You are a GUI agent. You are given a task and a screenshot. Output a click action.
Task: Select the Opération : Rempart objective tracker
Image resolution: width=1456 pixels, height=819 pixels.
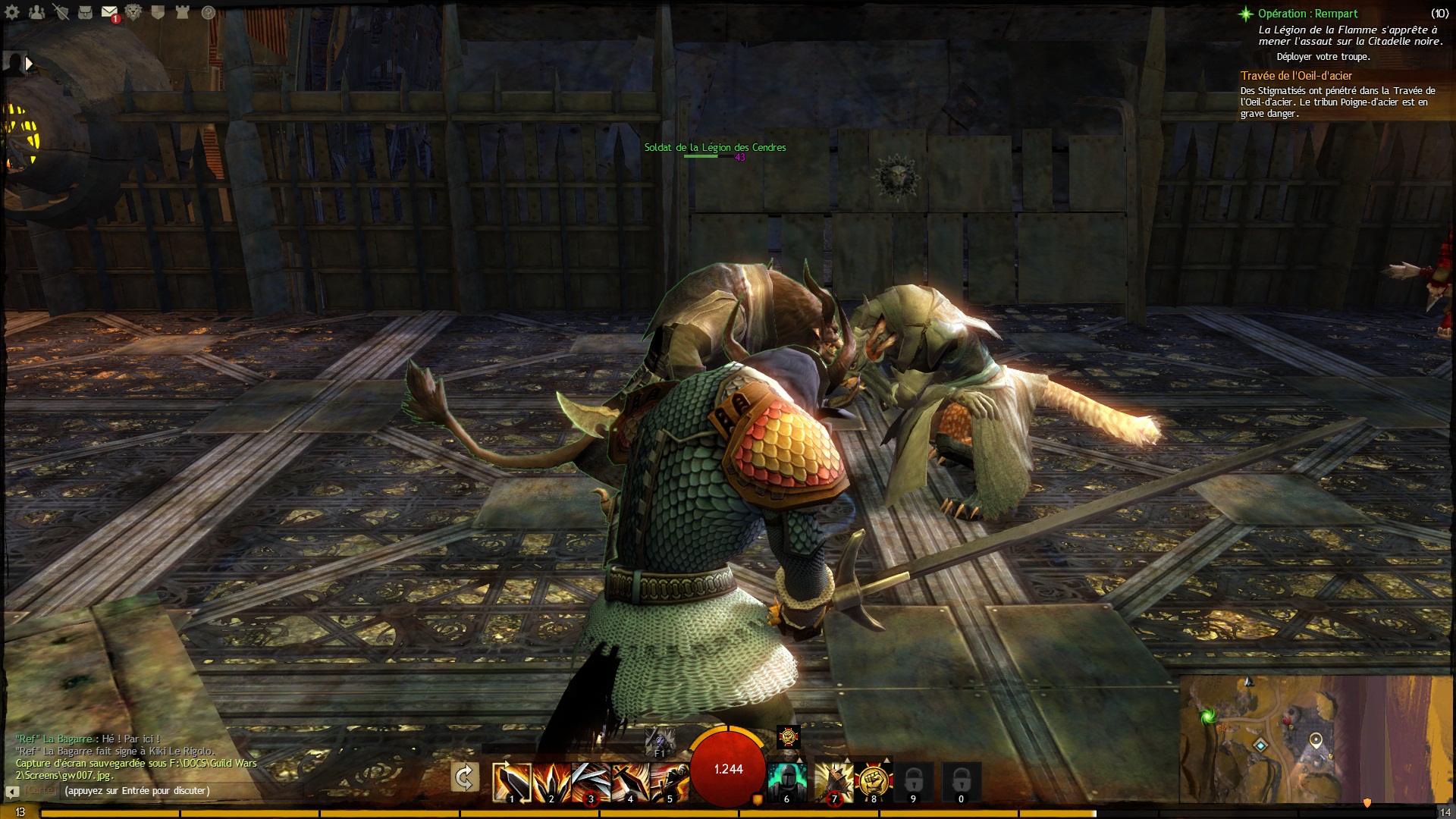tap(1307, 14)
